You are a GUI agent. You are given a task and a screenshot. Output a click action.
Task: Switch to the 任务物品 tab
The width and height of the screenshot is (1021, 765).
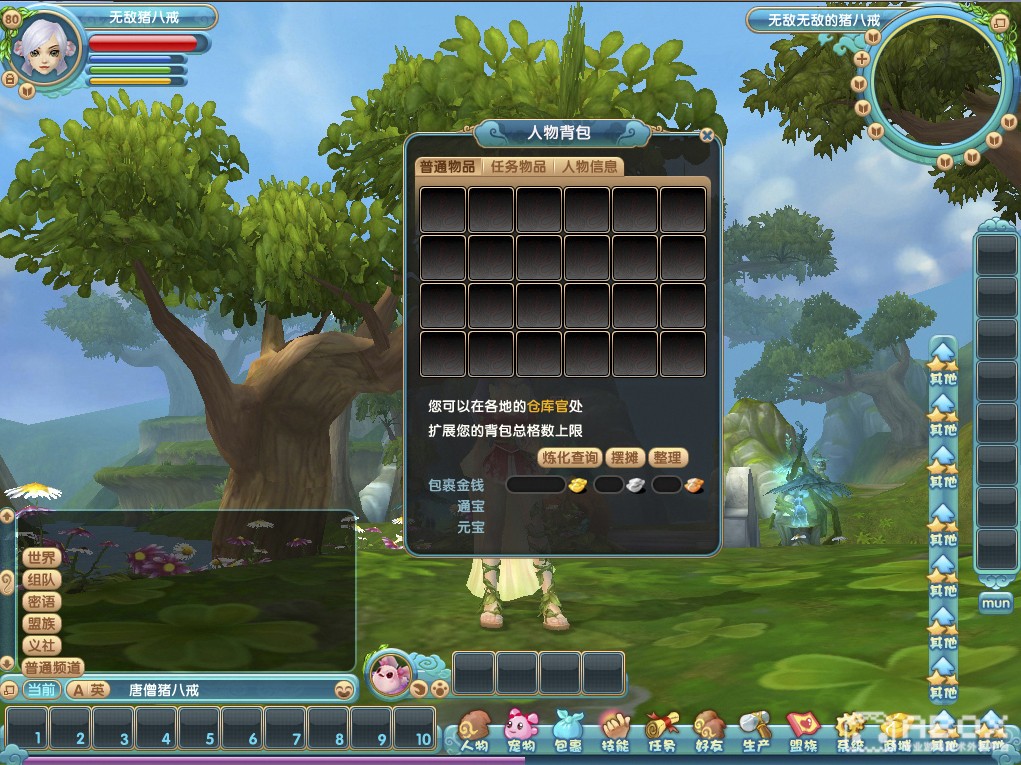(518, 167)
